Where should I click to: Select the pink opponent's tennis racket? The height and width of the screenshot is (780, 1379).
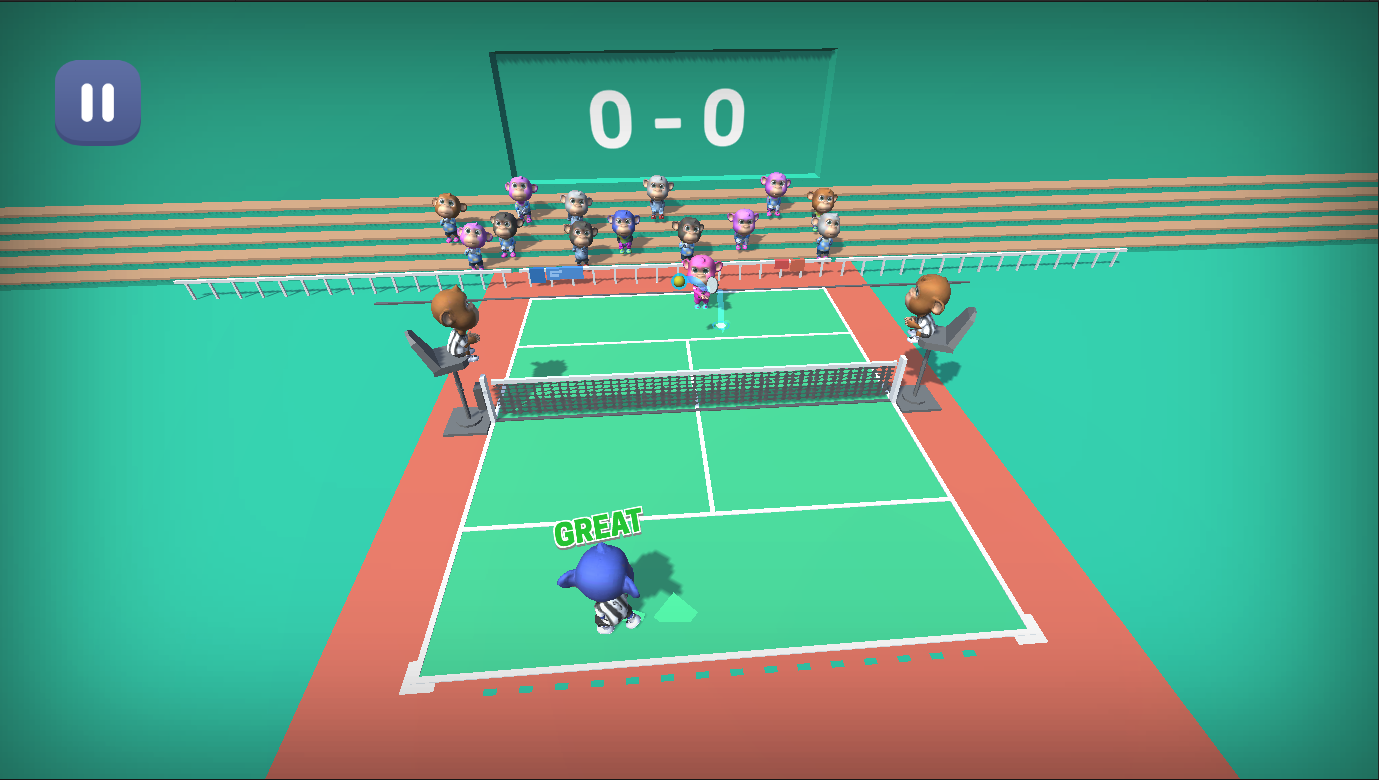point(712,284)
